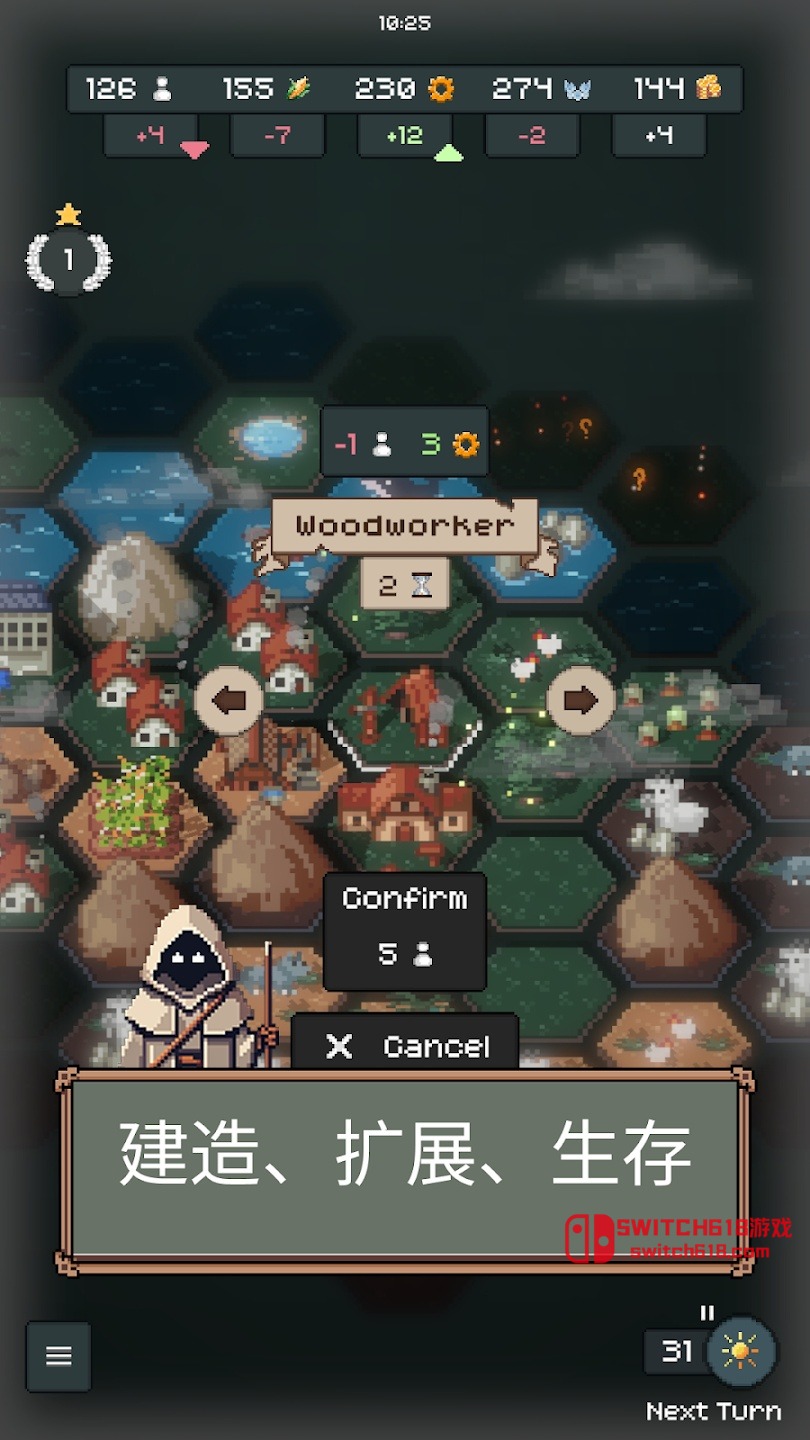
Task: Open the level 1 laurel badge
Action: click(68, 260)
